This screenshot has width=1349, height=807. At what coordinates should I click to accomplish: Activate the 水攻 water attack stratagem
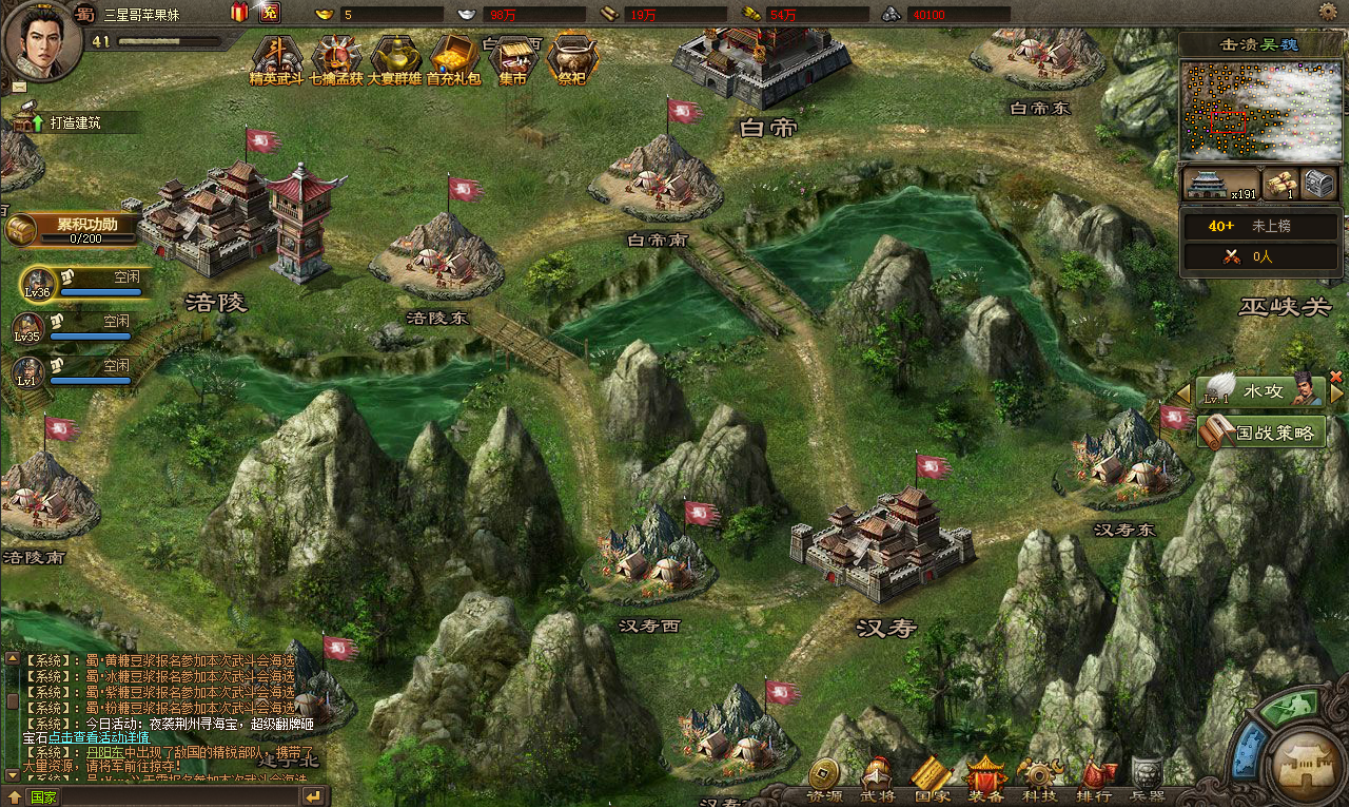tap(1262, 390)
